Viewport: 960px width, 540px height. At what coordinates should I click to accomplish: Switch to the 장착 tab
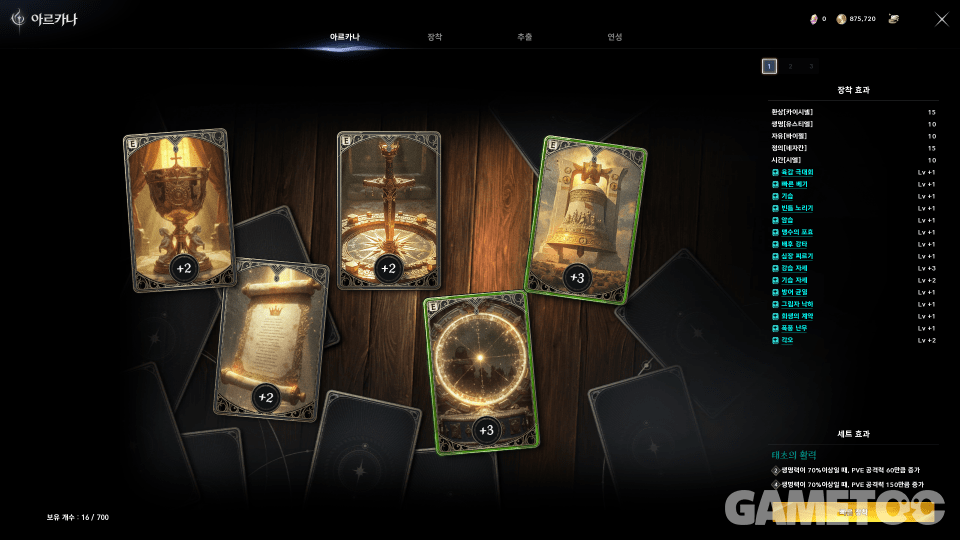434,37
